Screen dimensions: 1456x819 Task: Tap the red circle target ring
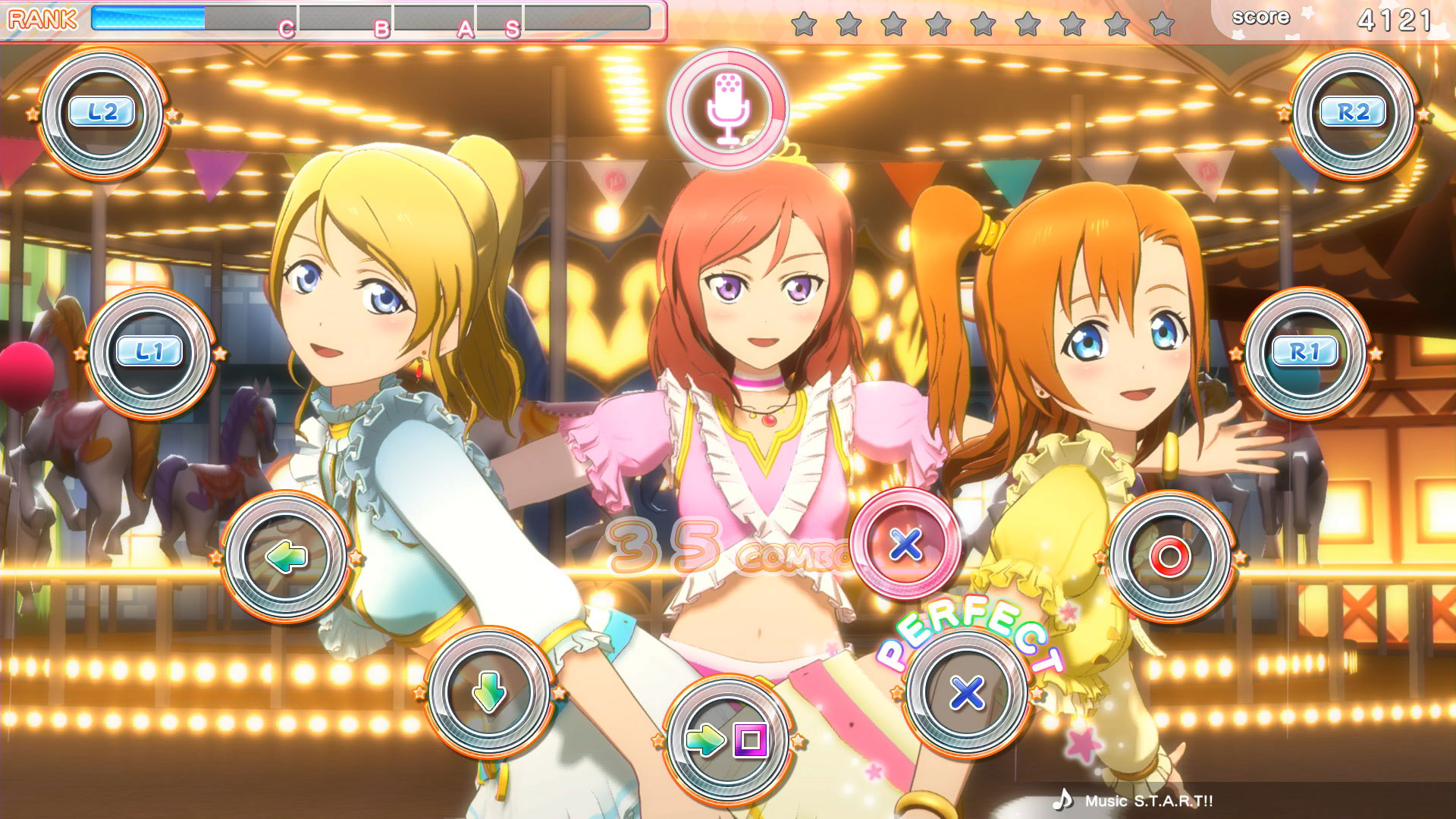pos(1169,557)
